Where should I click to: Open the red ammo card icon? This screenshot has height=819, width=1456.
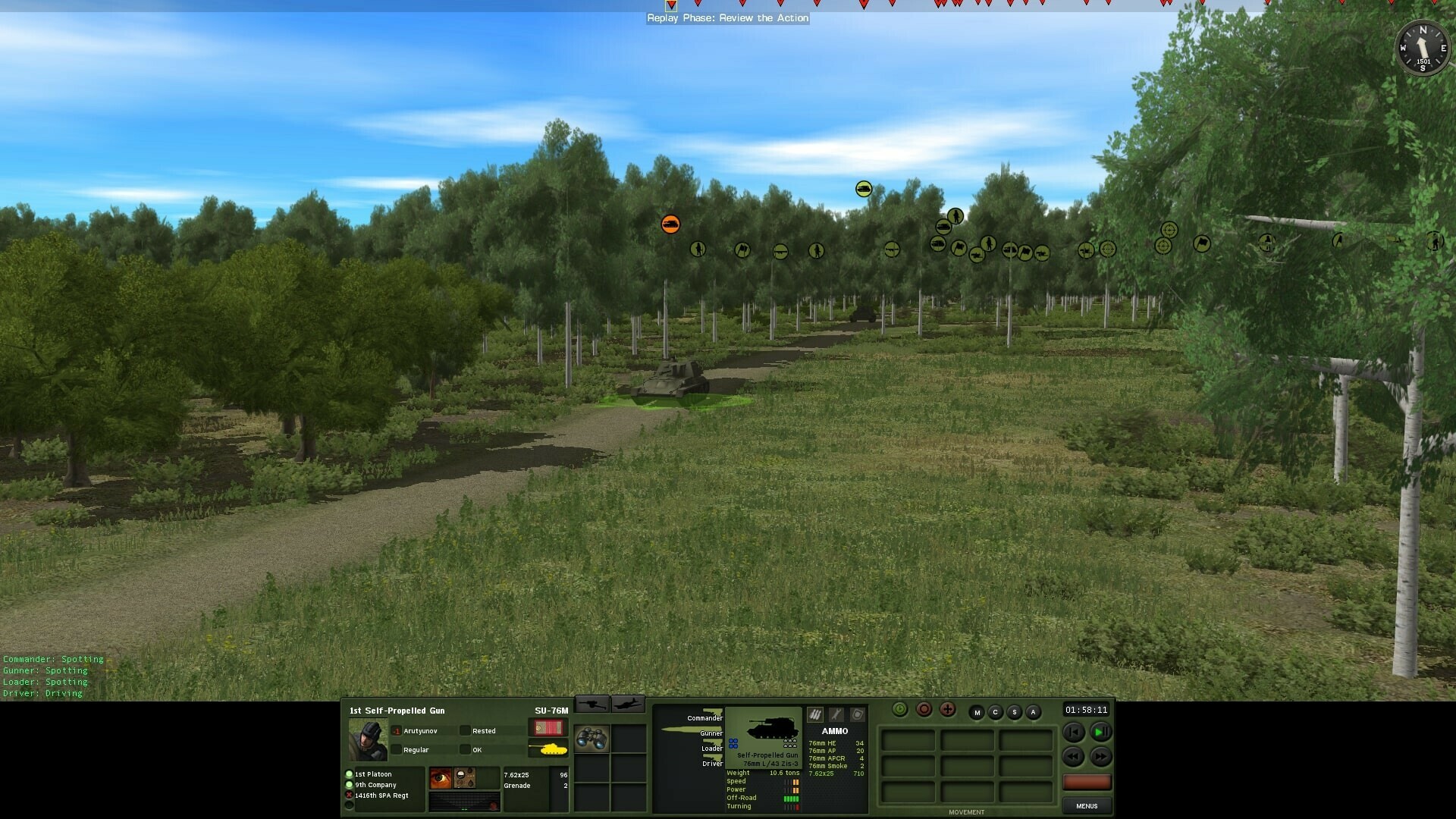coord(548,729)
